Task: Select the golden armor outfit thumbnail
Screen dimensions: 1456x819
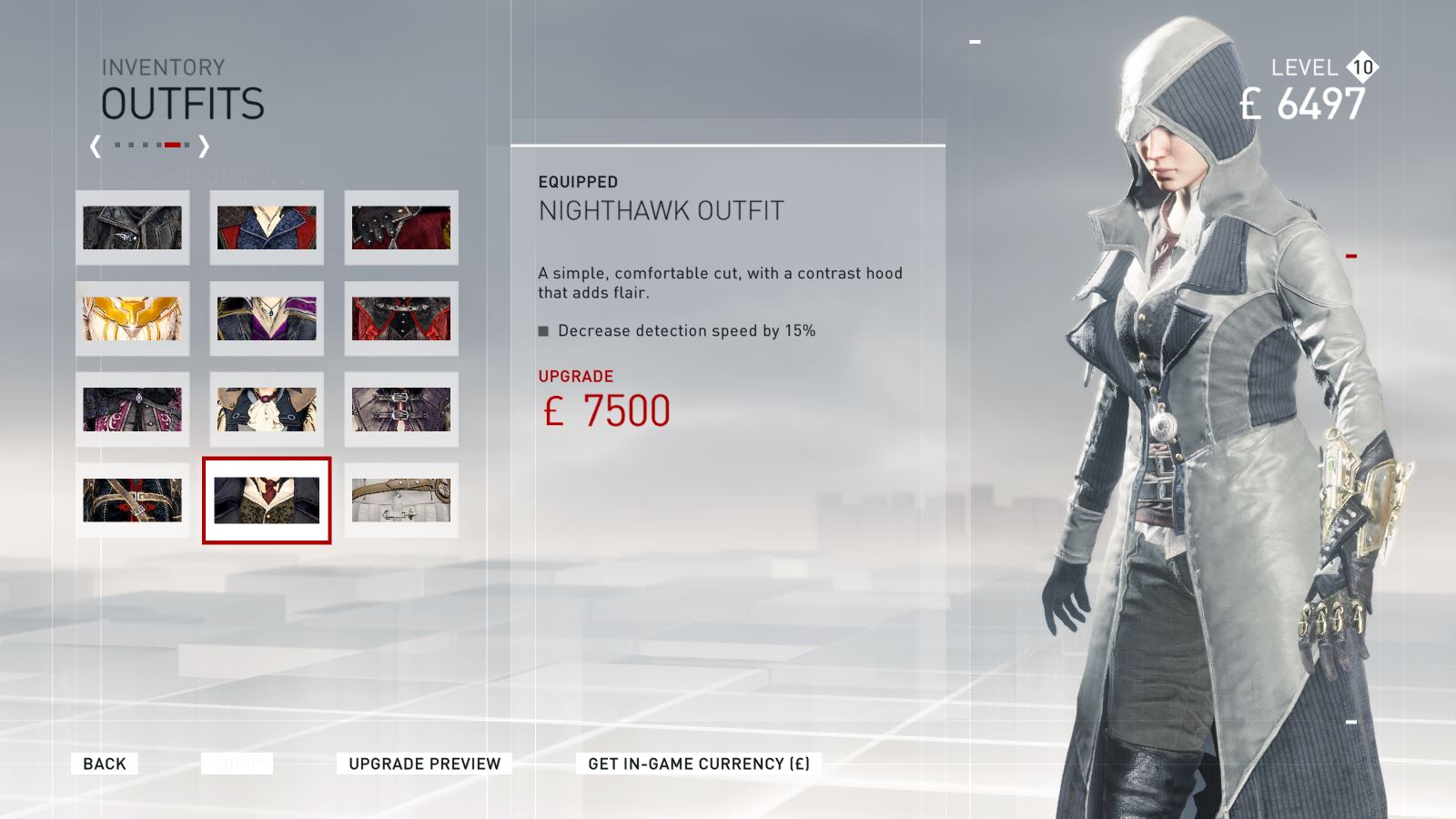Action: coord(132,319)
